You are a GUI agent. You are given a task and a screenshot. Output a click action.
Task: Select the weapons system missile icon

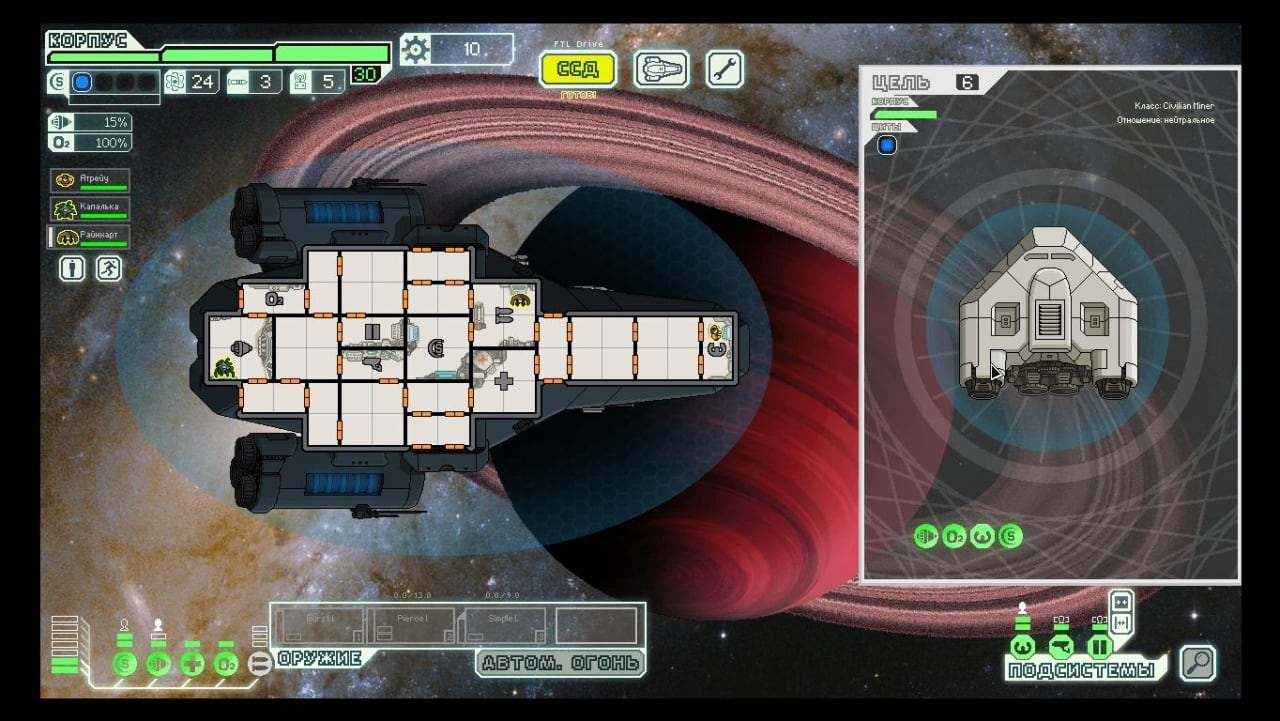click(x=260, y=664)
